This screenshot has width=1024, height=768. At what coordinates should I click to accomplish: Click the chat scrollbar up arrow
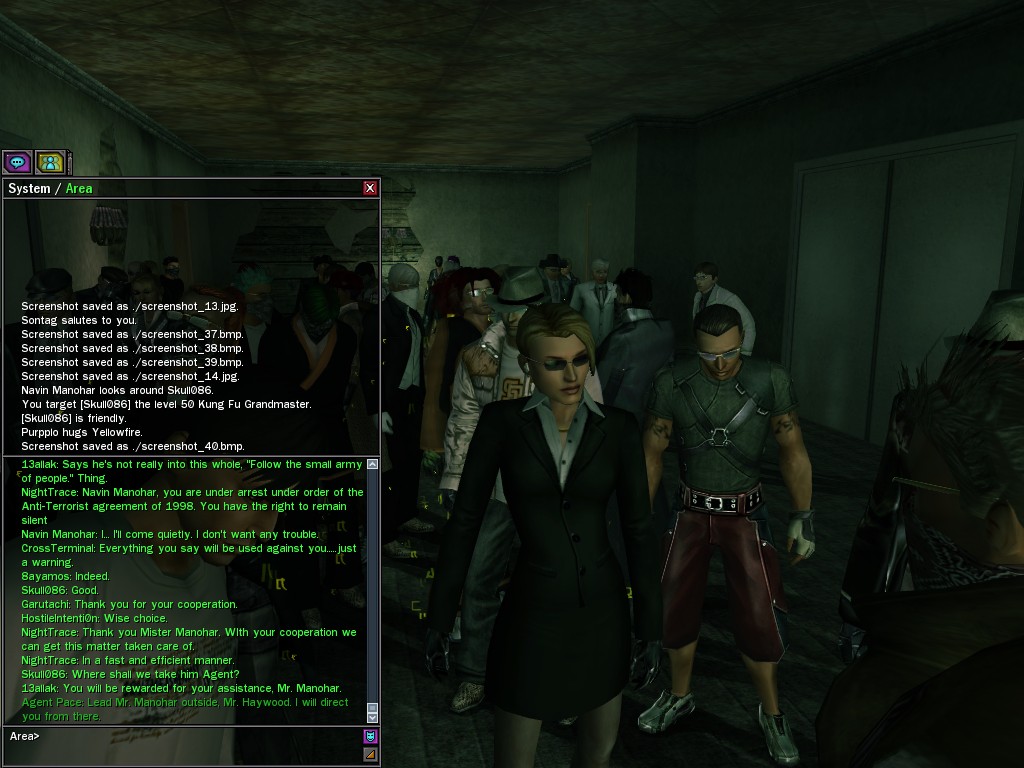click(373, 464)
